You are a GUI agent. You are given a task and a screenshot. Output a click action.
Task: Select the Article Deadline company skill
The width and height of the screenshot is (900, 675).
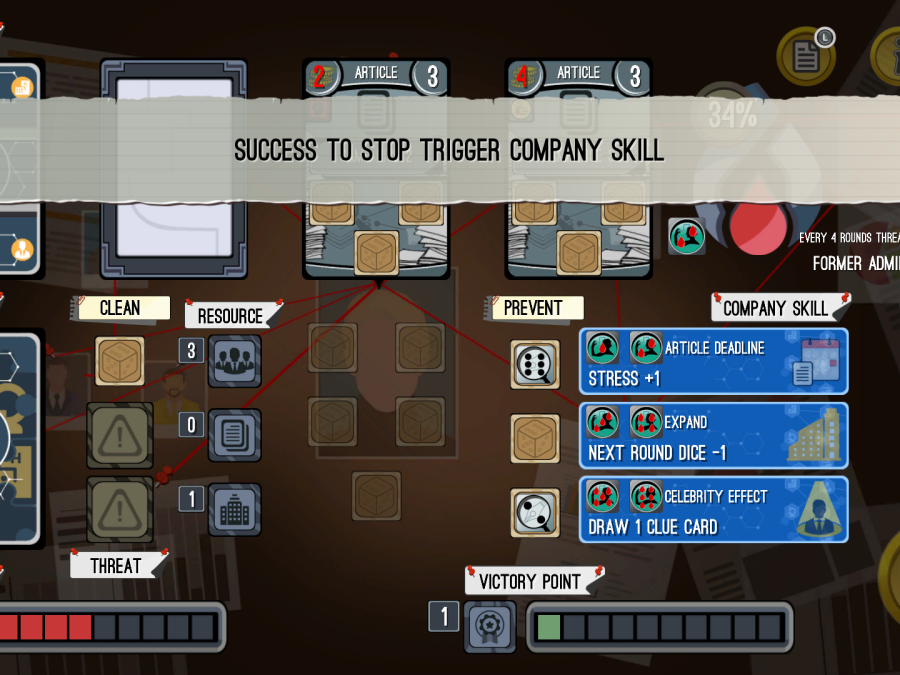pyautogui.click(x=713, y=361)
